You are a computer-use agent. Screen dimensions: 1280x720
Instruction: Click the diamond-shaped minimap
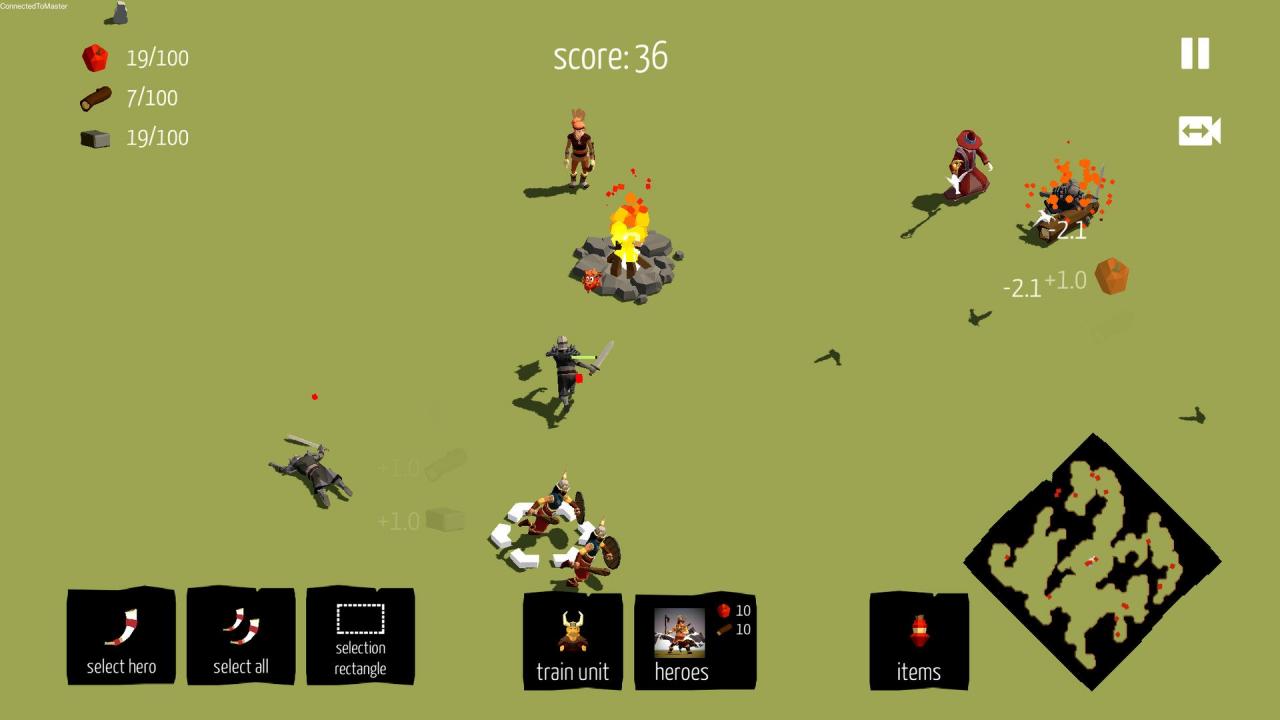(x=1092, y=561)
